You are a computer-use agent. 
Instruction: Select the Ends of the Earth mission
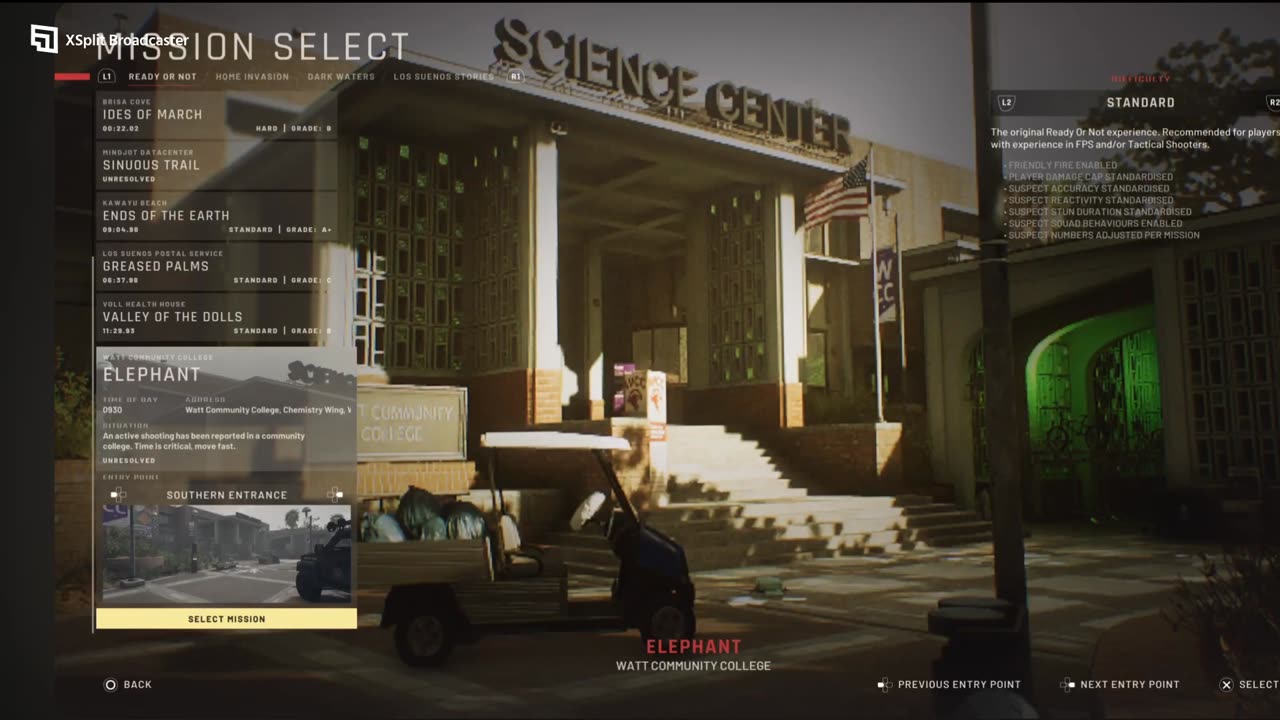216,217
